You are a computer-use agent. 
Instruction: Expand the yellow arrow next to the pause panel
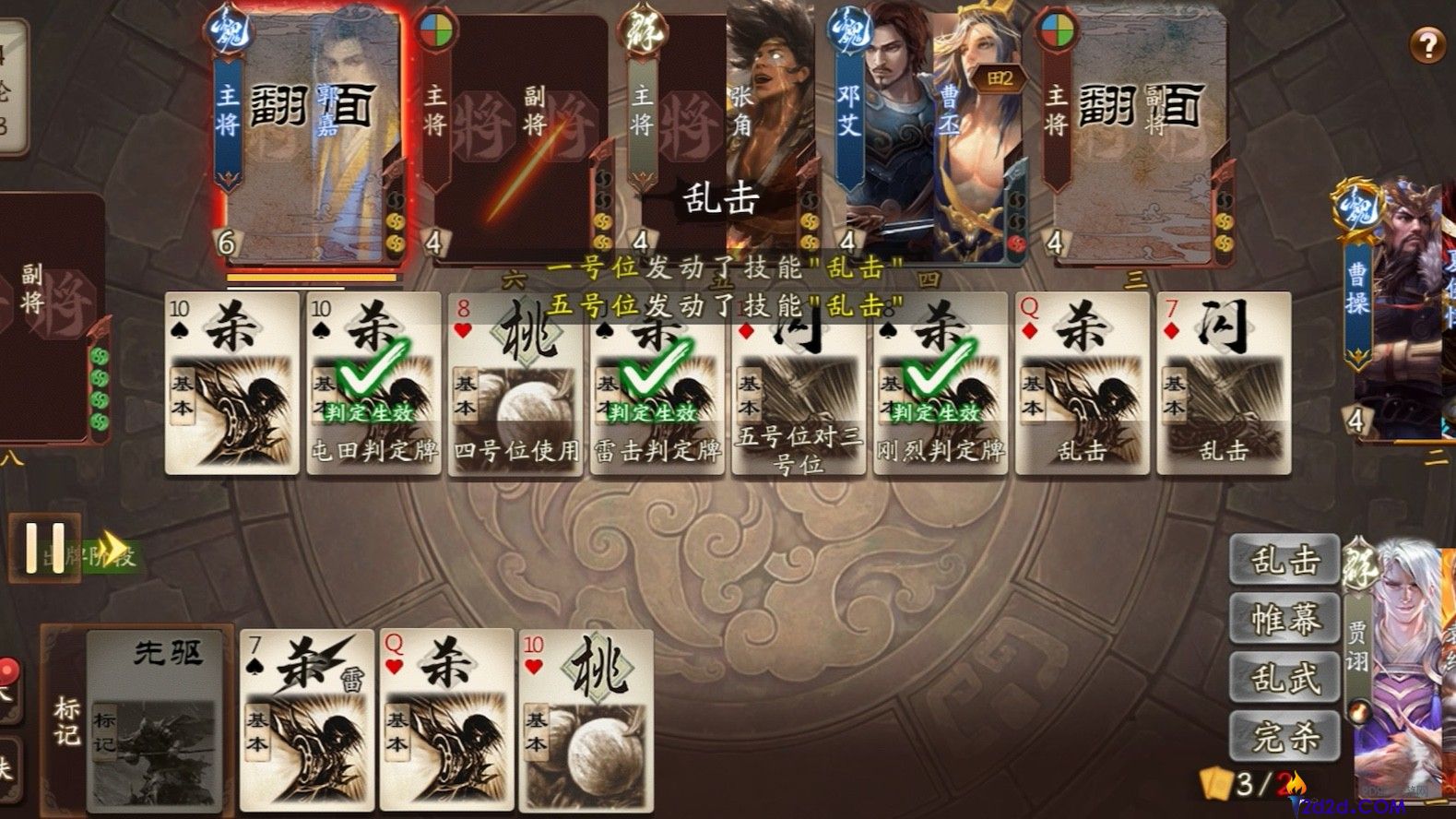click(x=112, y=547)
